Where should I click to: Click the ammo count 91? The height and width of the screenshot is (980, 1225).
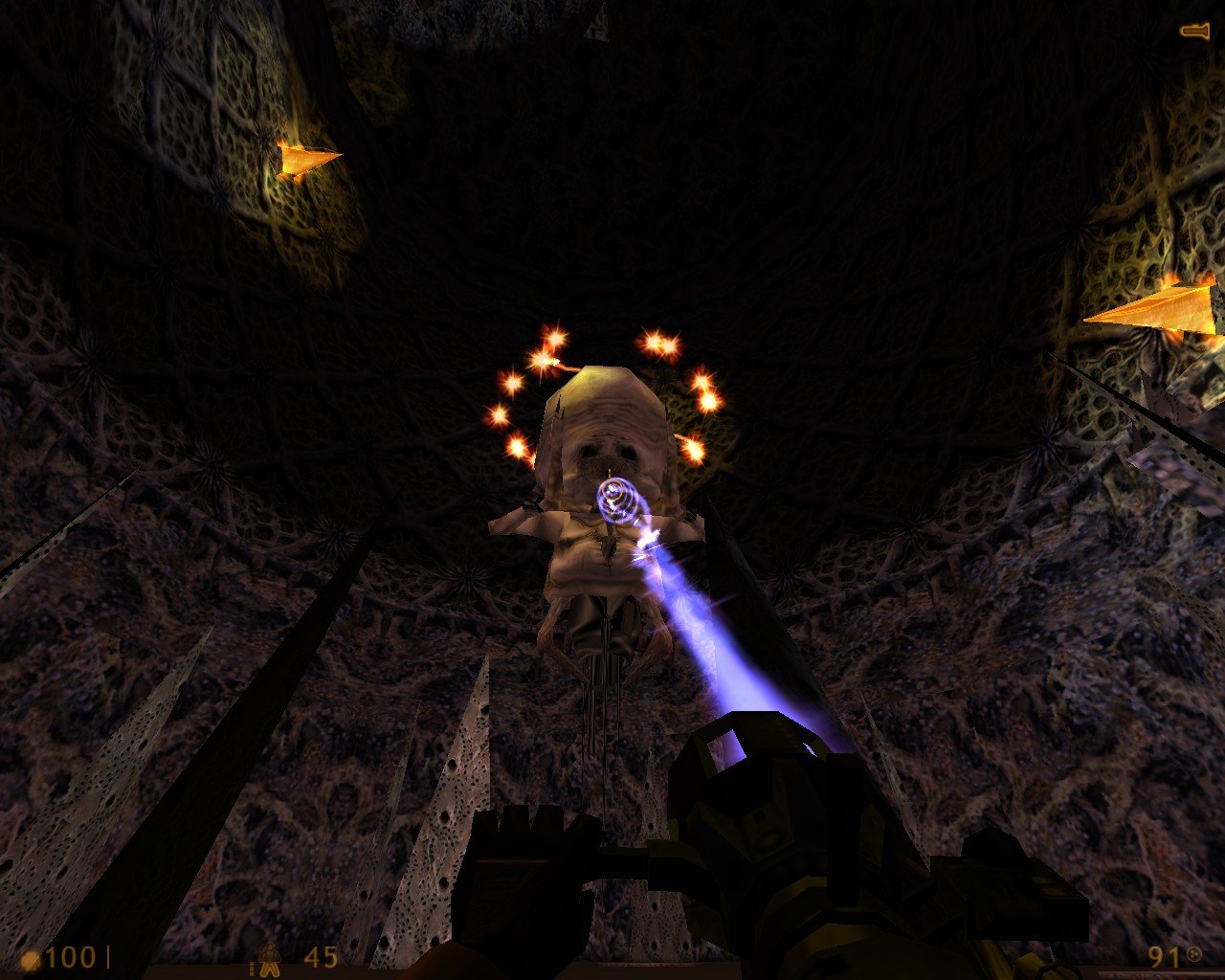[1161, 957]
